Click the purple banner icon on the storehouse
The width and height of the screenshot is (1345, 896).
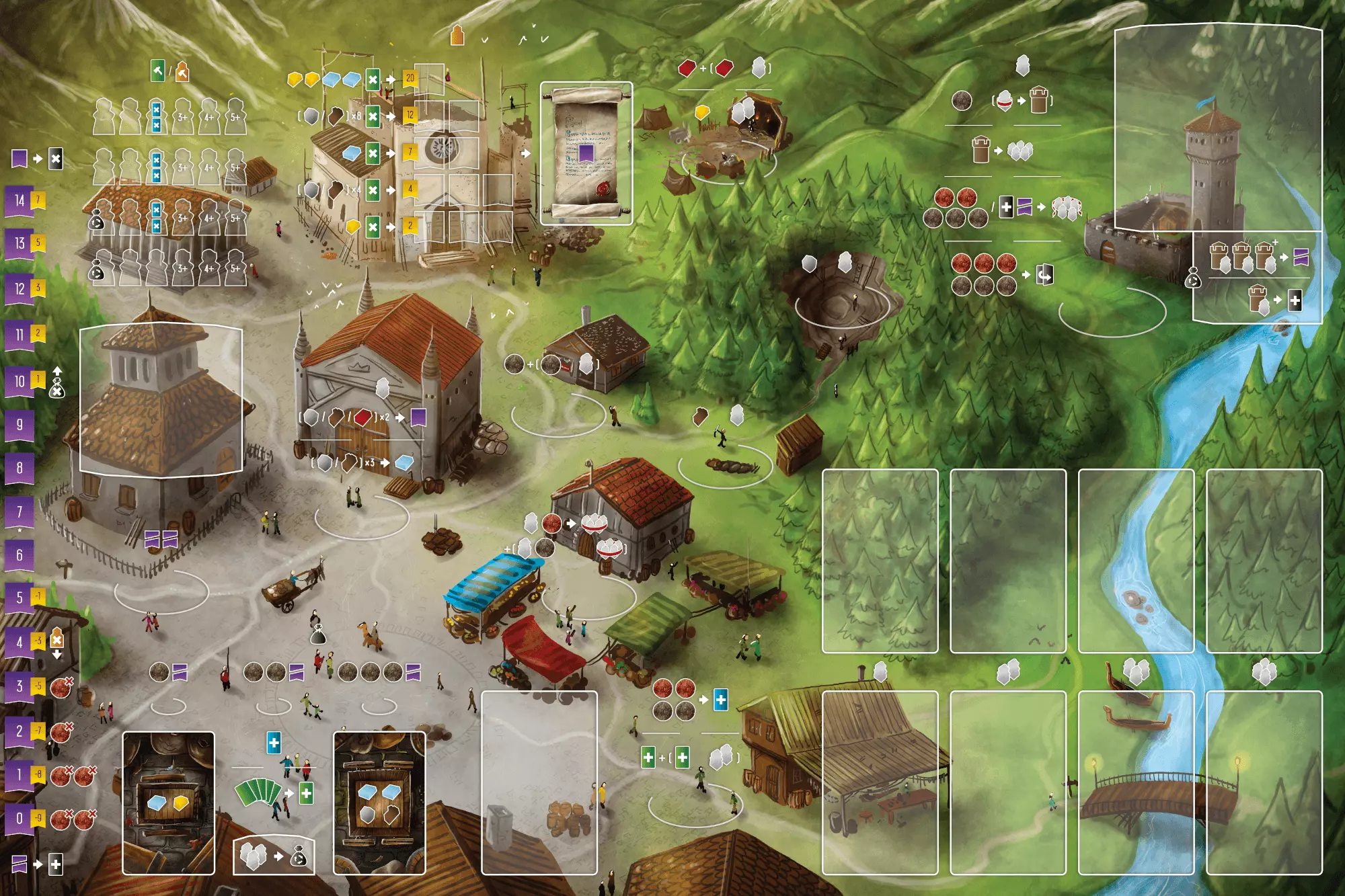click(418, 417)
